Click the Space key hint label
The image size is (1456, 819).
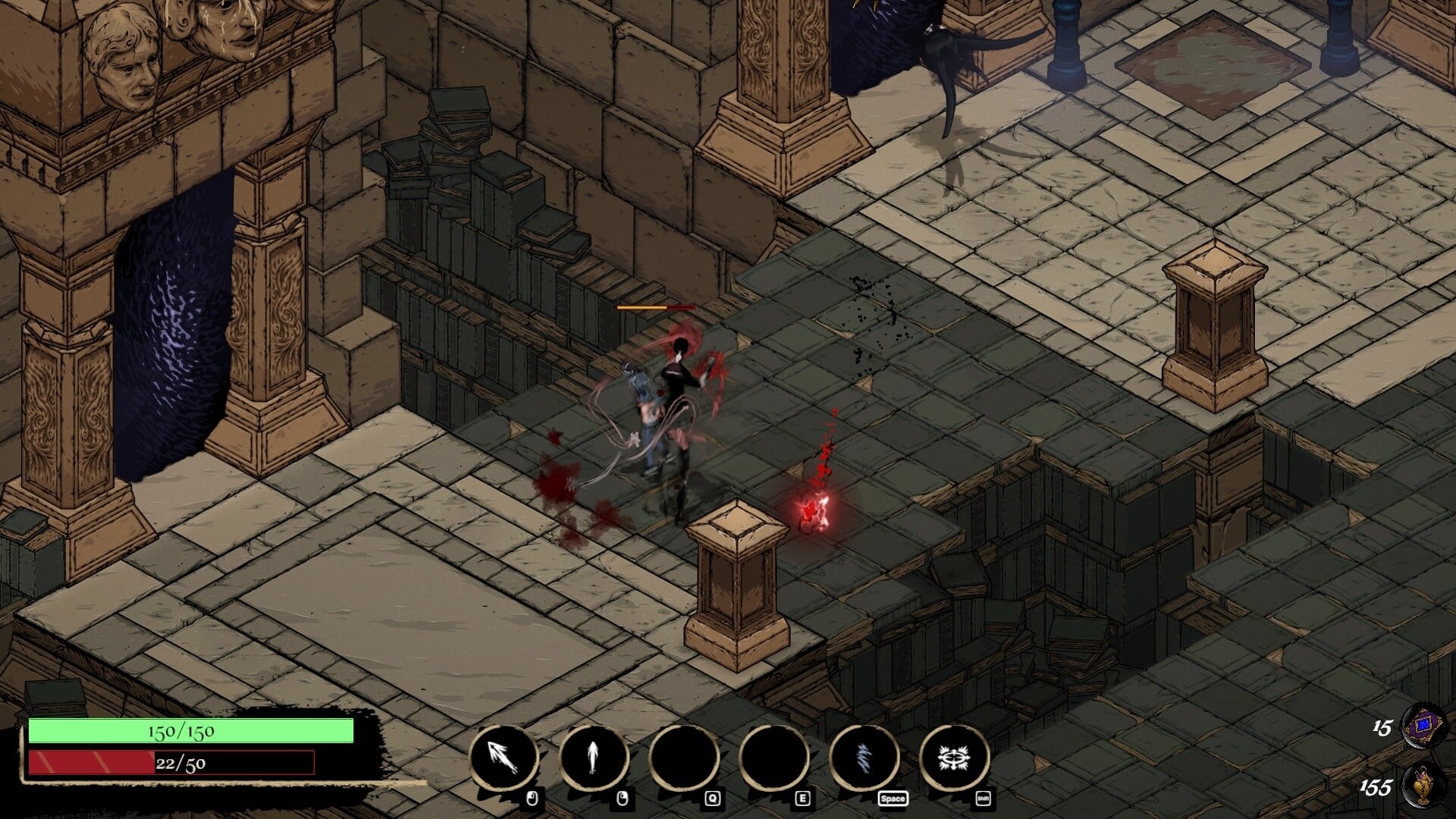(894, 799)
